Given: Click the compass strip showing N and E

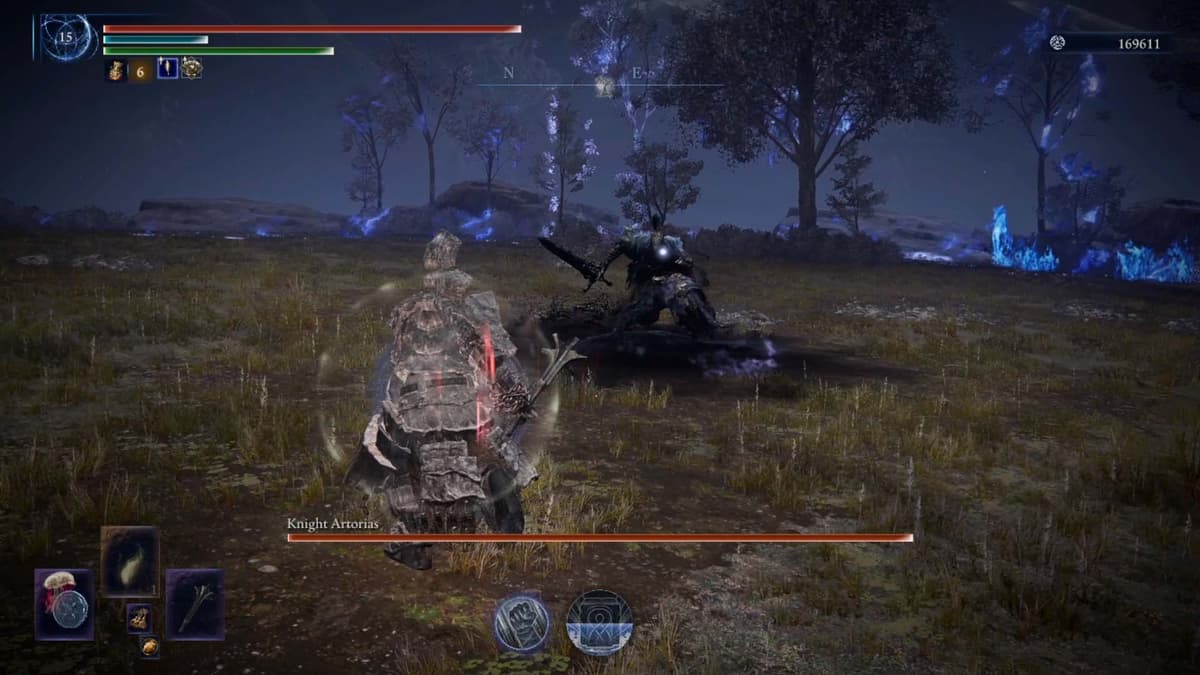Looking at the screenshot, I should click(600, 82).
